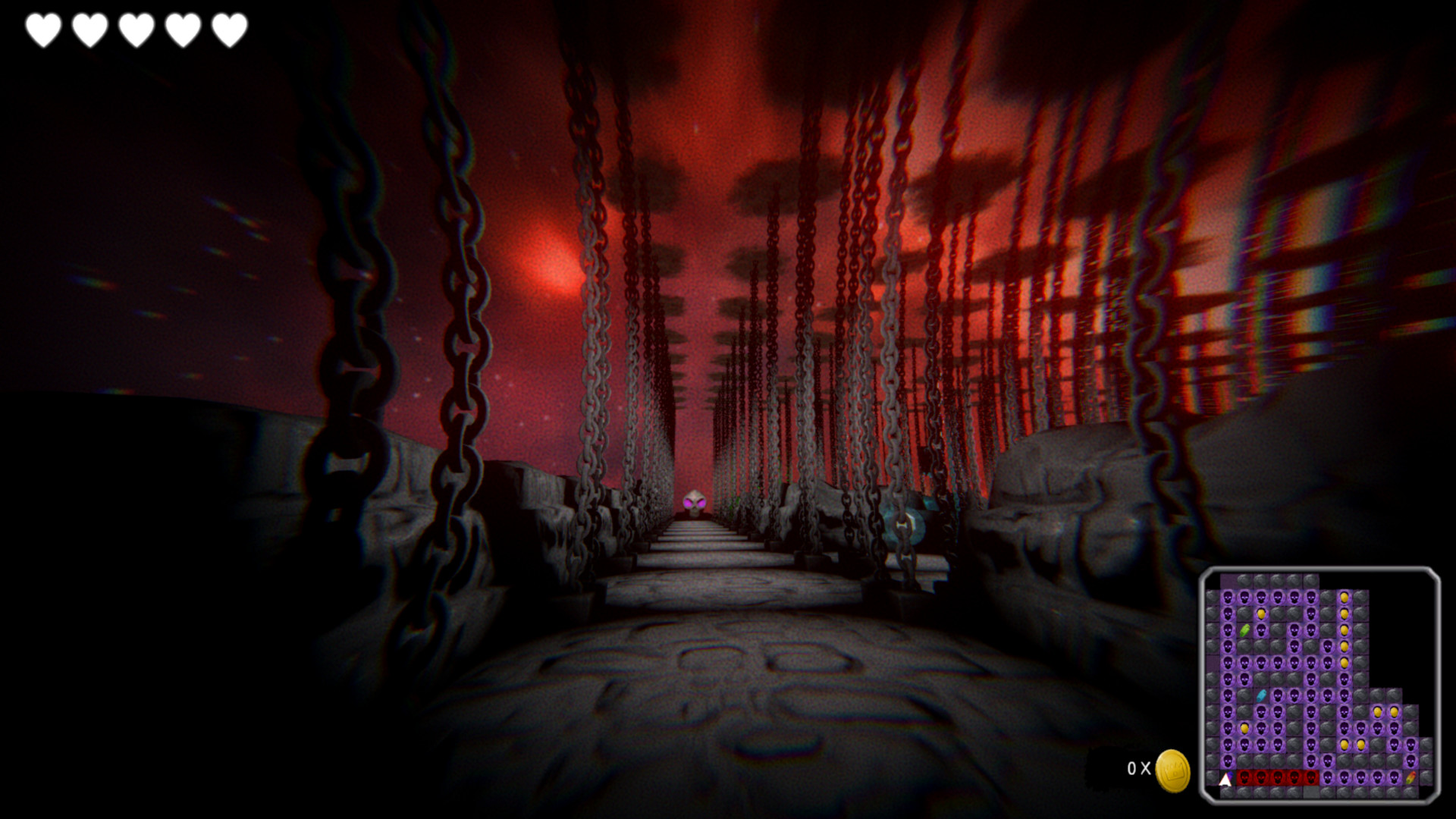Select the cyan gem tile on the minimap
Screen dimensions: 1456x819
coord(1260,695)
